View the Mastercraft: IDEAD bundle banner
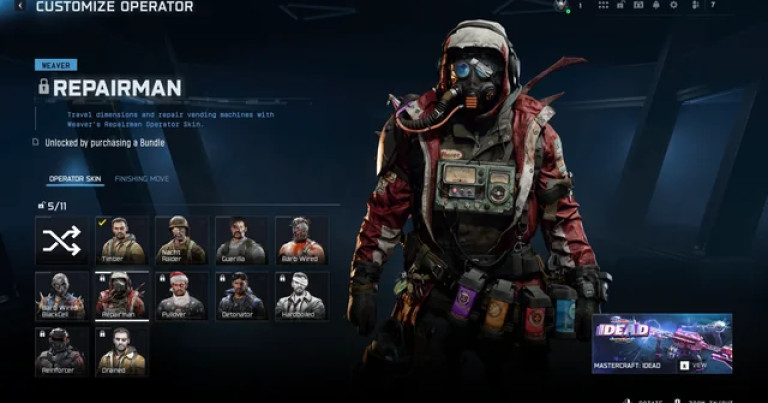 point(662,344)
